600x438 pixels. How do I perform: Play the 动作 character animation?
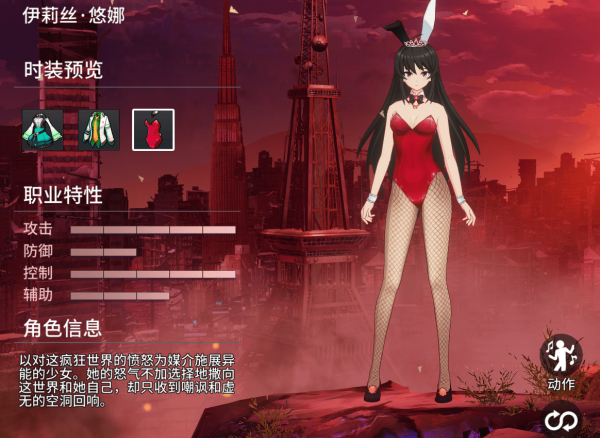tap(561, 356)
